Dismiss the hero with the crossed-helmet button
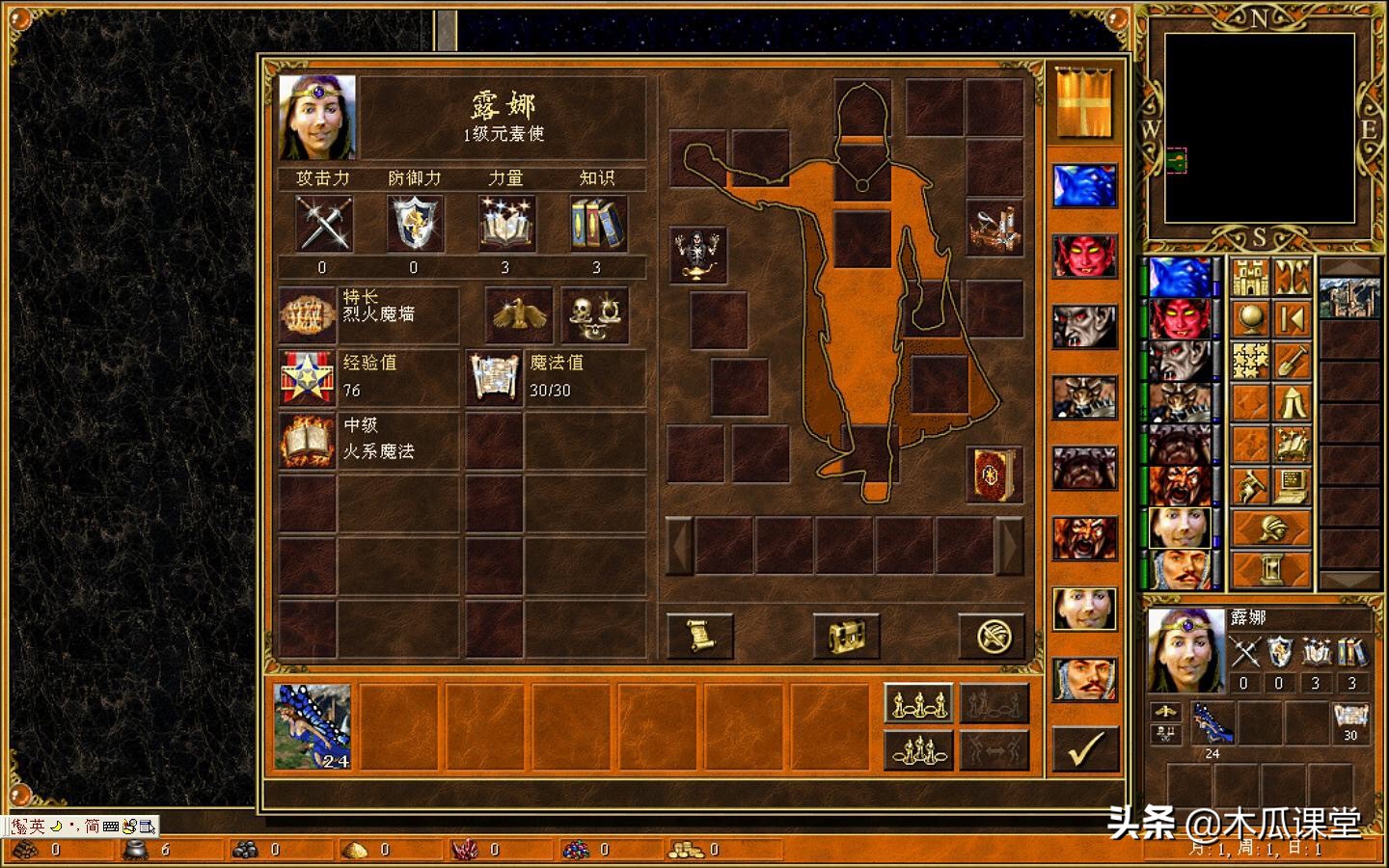Viewport: 1389px width, 868px height. pyautogui.click(x=991, y=637)
